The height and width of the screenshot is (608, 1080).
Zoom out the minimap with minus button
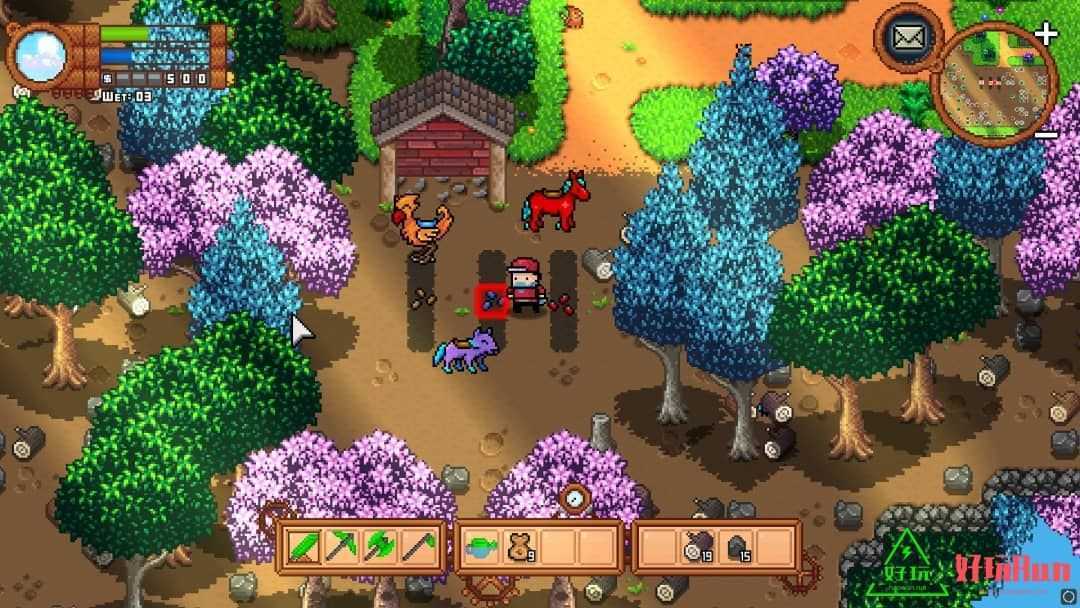click(x=1046, y=133)
